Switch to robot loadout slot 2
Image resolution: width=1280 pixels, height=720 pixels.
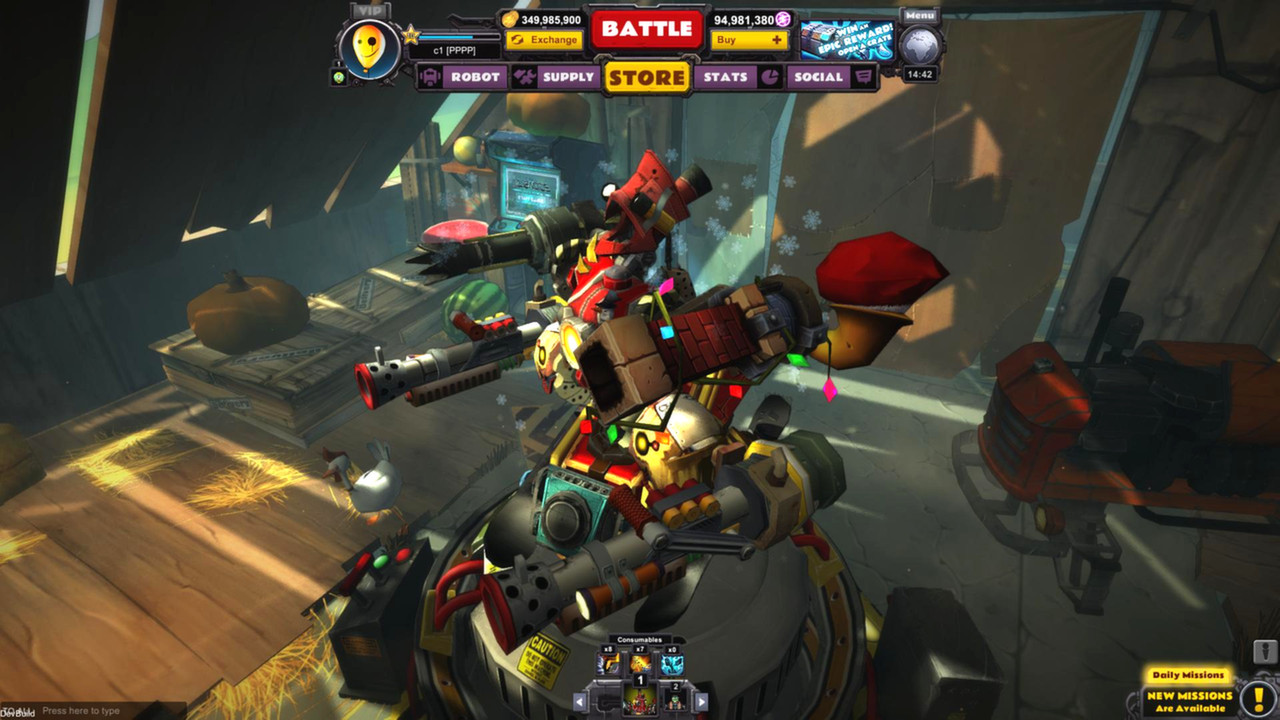point(676,702)
